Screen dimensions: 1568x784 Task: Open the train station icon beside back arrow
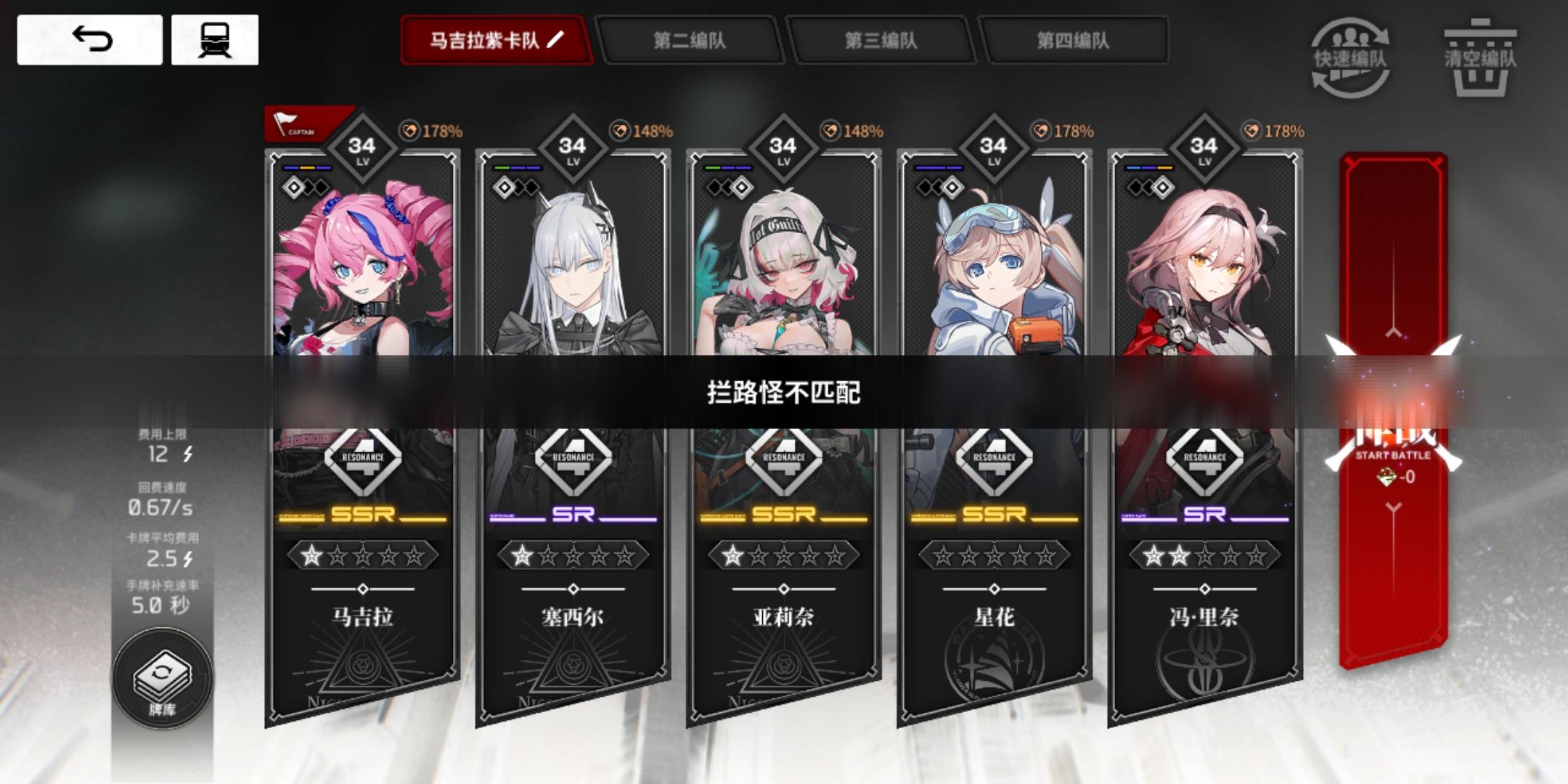click(214, 40)
